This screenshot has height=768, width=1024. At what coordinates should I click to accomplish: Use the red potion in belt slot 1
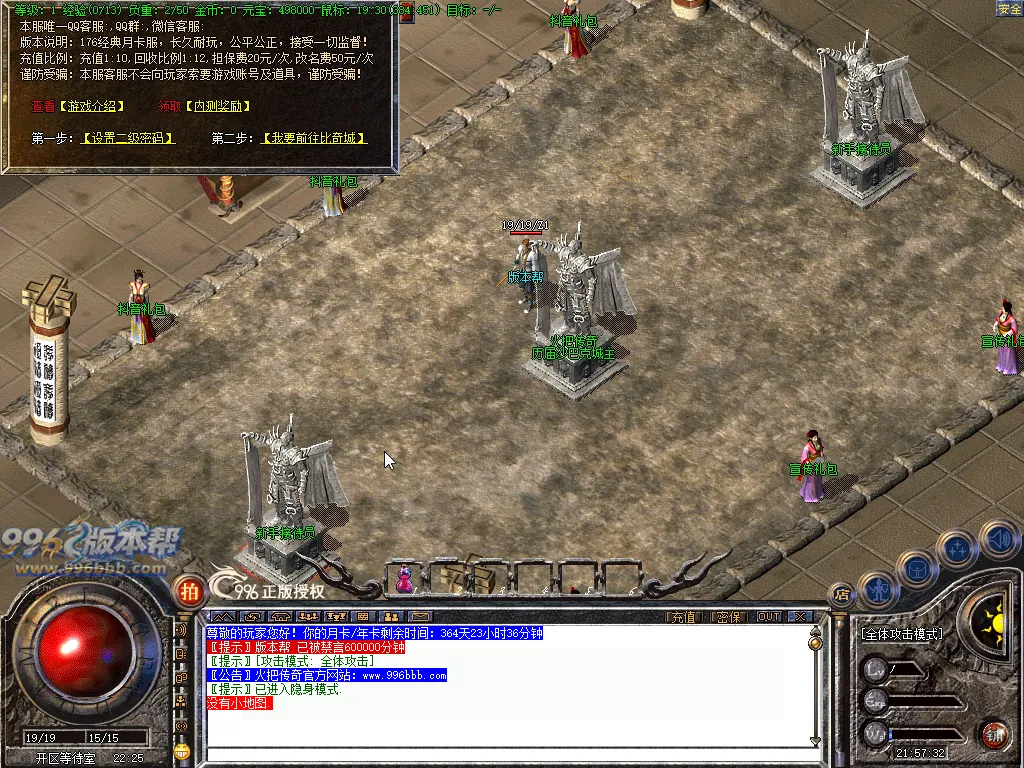(x=405, y=577)
